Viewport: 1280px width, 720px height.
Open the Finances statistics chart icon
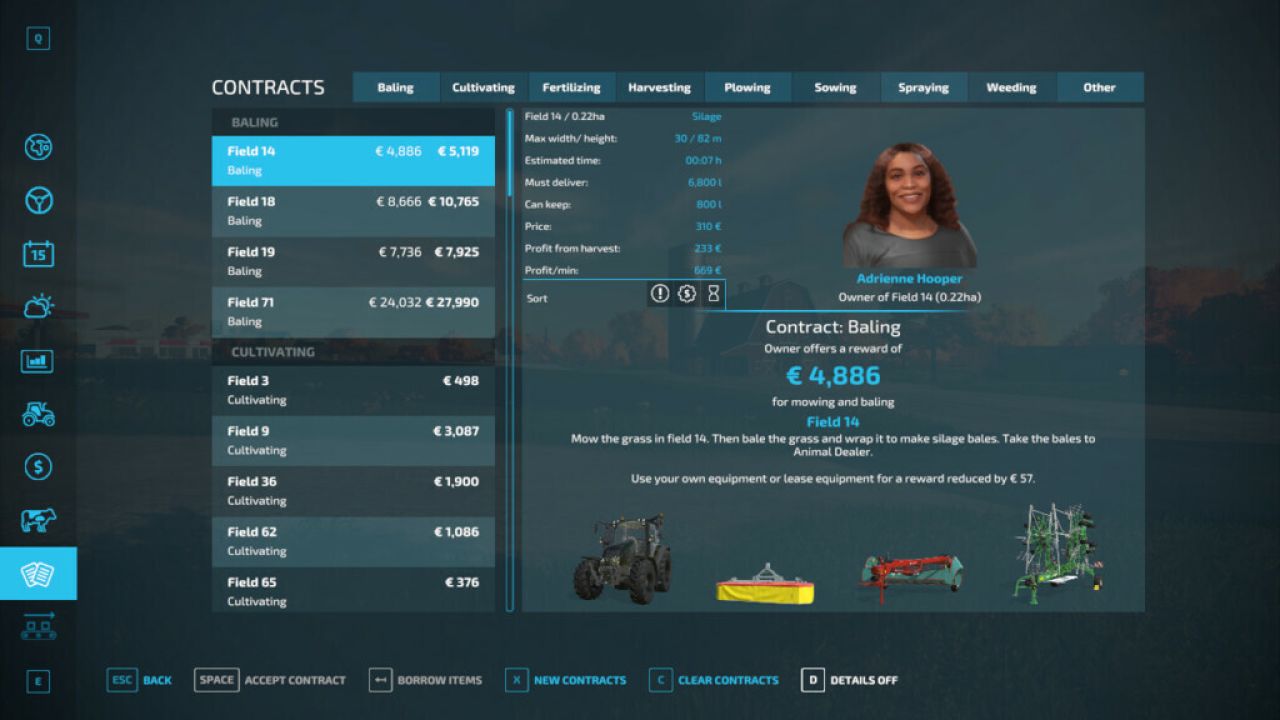click(37, 361)
